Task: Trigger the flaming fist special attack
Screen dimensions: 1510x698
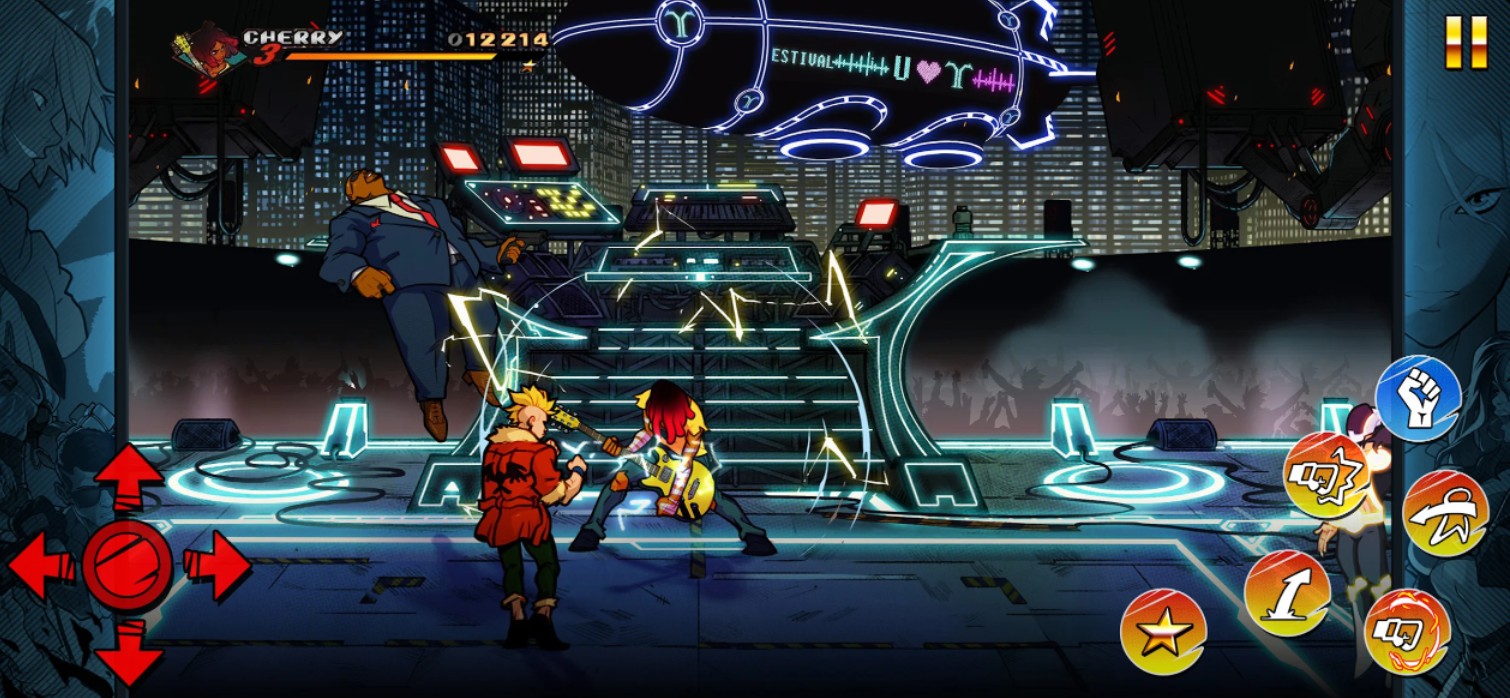Action: tap(1407, 632)
